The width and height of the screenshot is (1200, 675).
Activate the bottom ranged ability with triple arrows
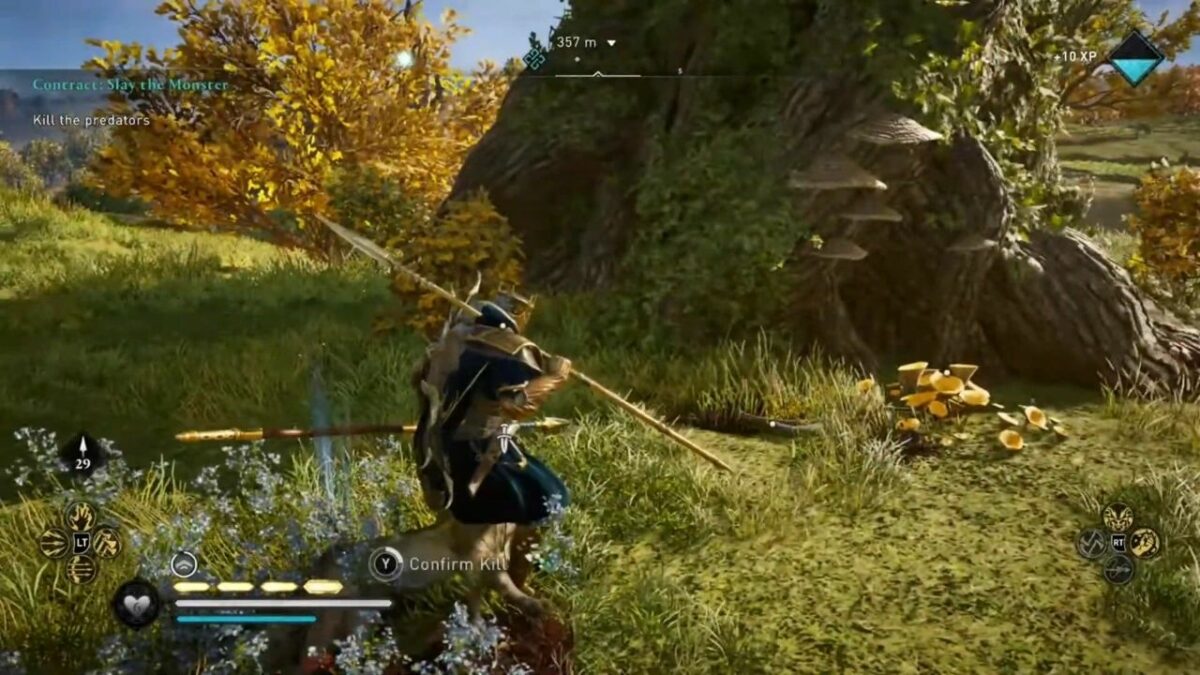(x=81, y=569)
